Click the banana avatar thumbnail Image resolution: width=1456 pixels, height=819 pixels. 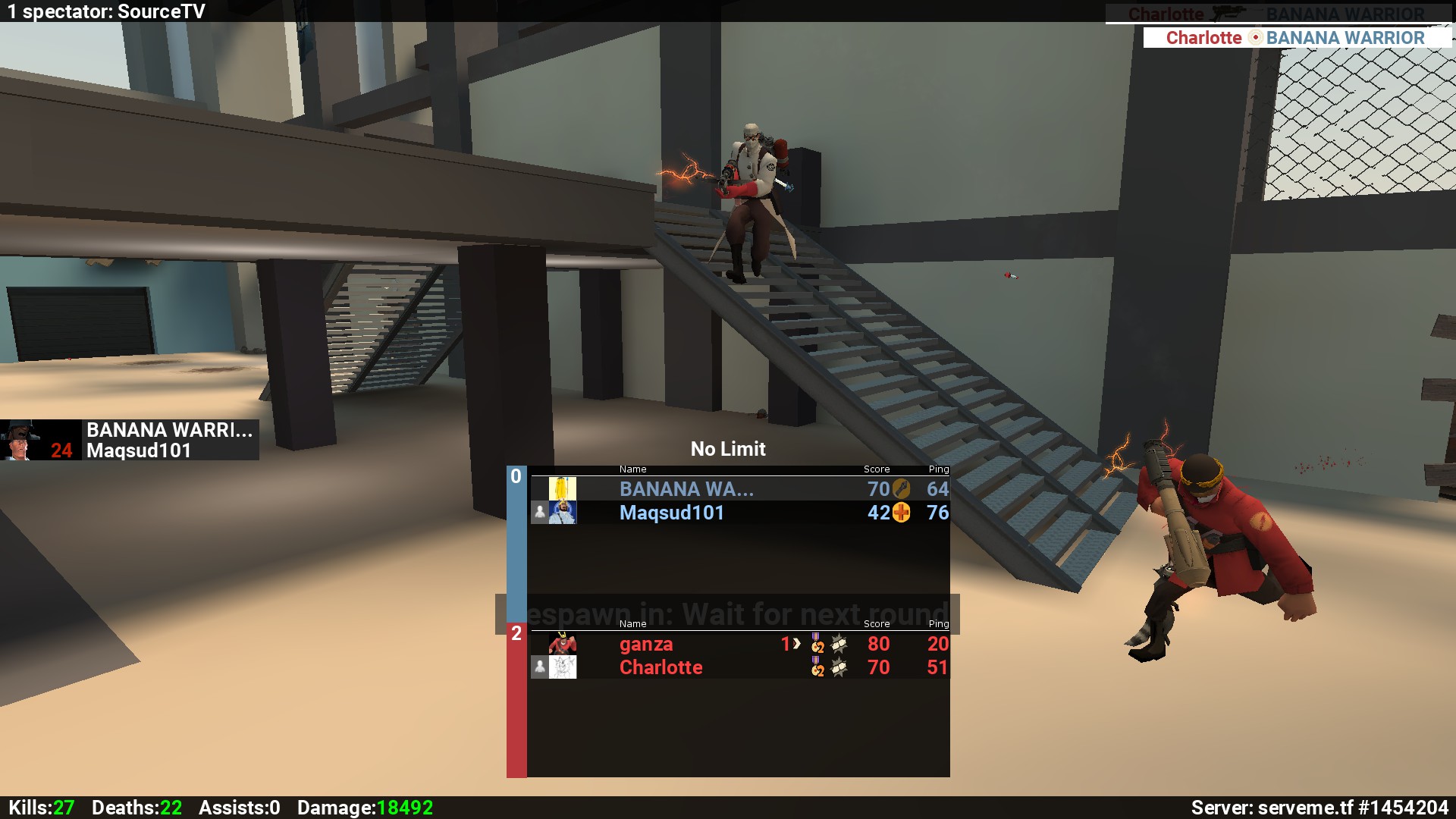562,489
